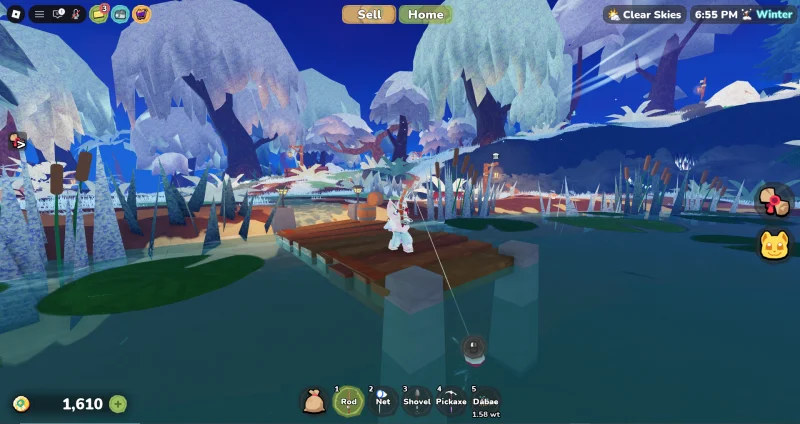This screenshot has width=800, height=424.
Task: Go Home with the Home button
Action: coord(425,14)
